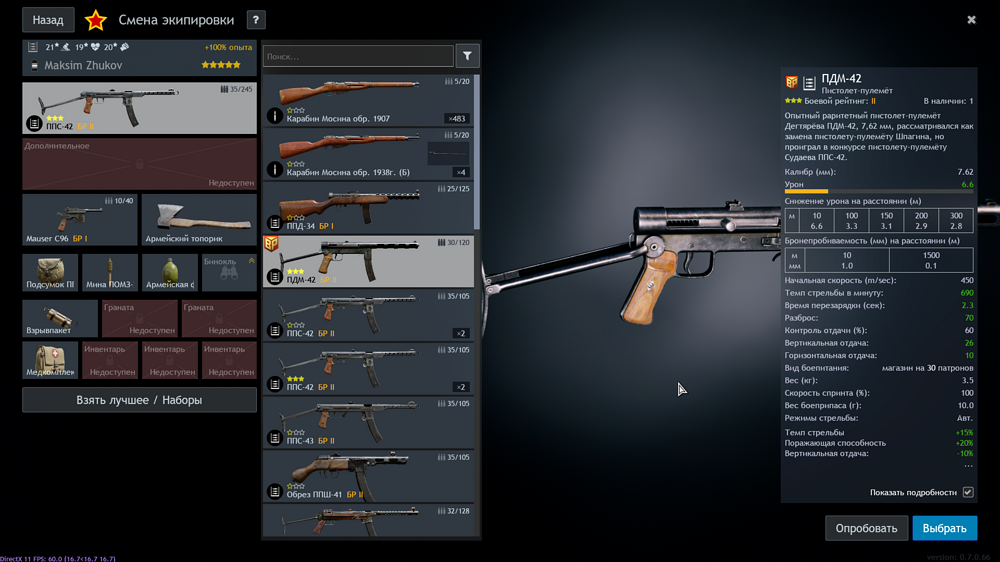Image resolution: width=1000 pixels, height=562 pixels.
Task: Select the Медкомплект medkit slot
Action: click(50, 361)
